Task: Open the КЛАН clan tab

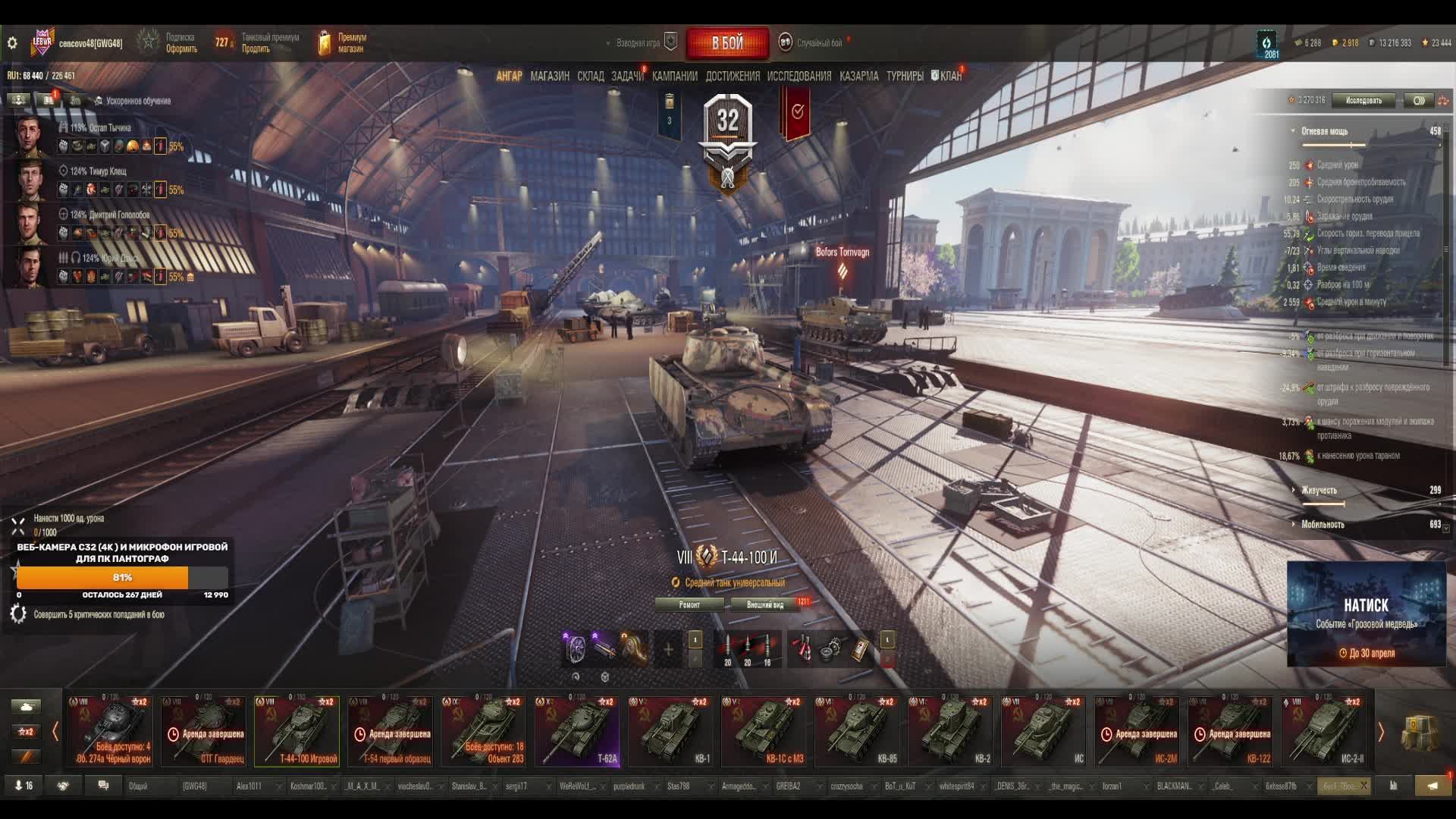Action: point(949,76)
